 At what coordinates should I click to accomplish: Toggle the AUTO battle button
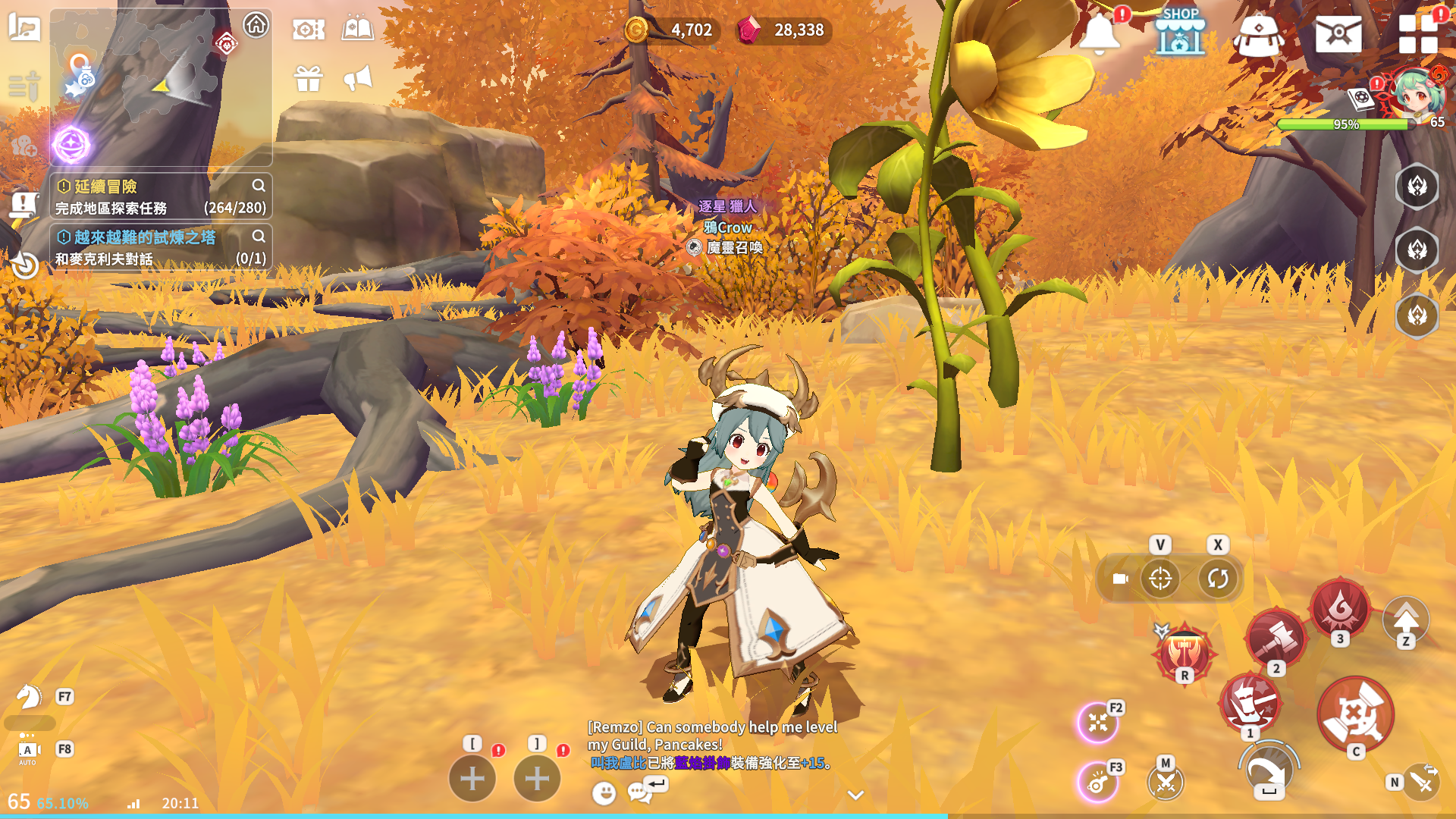click(x=27, y=751)
